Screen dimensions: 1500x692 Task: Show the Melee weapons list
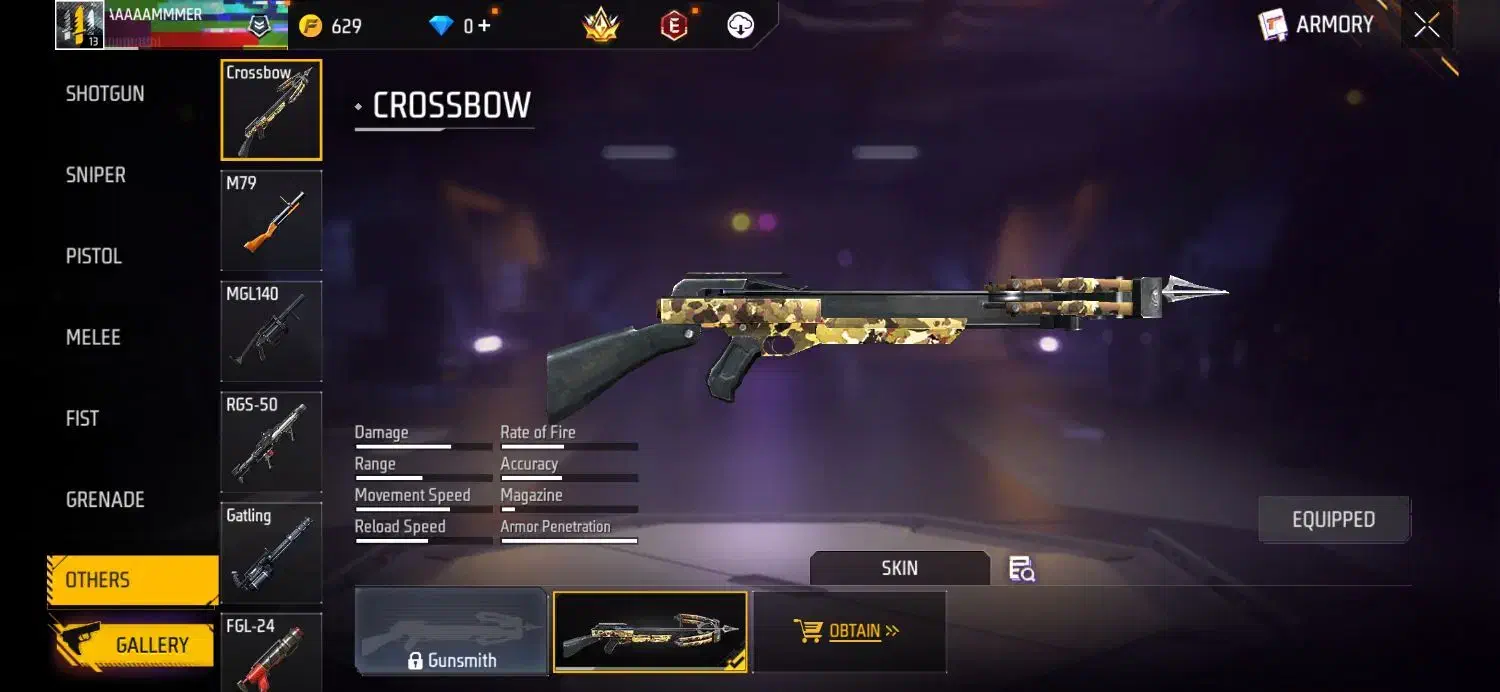tap(93, 337)
